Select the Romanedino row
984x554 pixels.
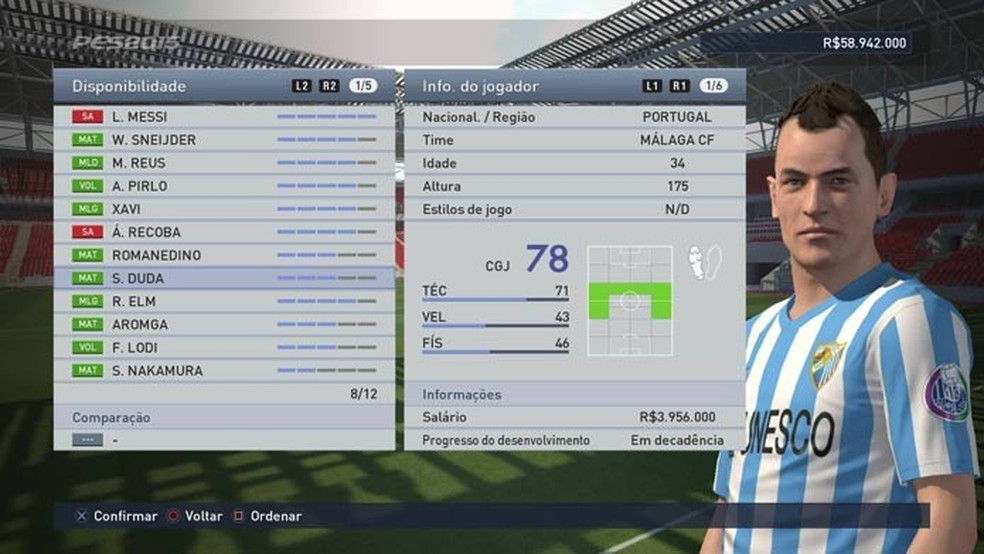[224, 255]
